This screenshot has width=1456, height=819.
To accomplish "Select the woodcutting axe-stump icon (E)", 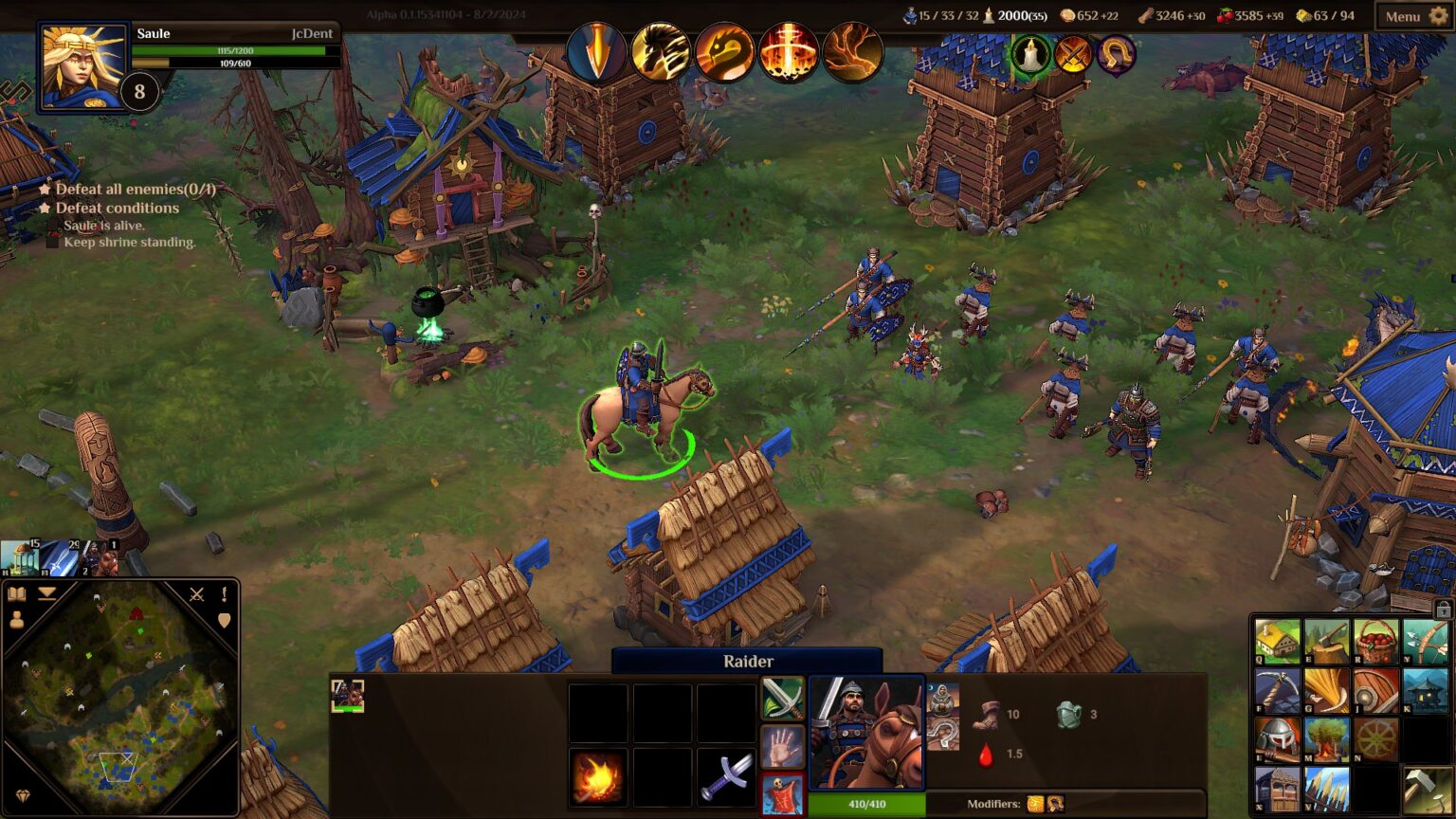I will coord(1326,641).
